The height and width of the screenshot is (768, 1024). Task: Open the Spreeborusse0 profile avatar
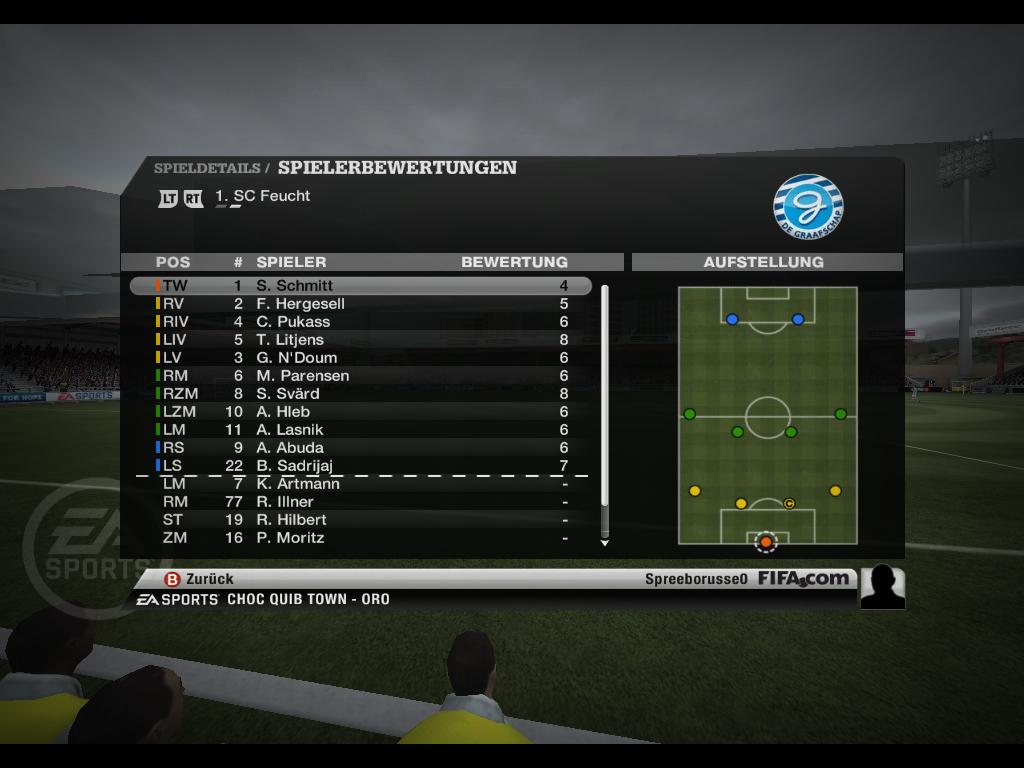tap(882, 587)
